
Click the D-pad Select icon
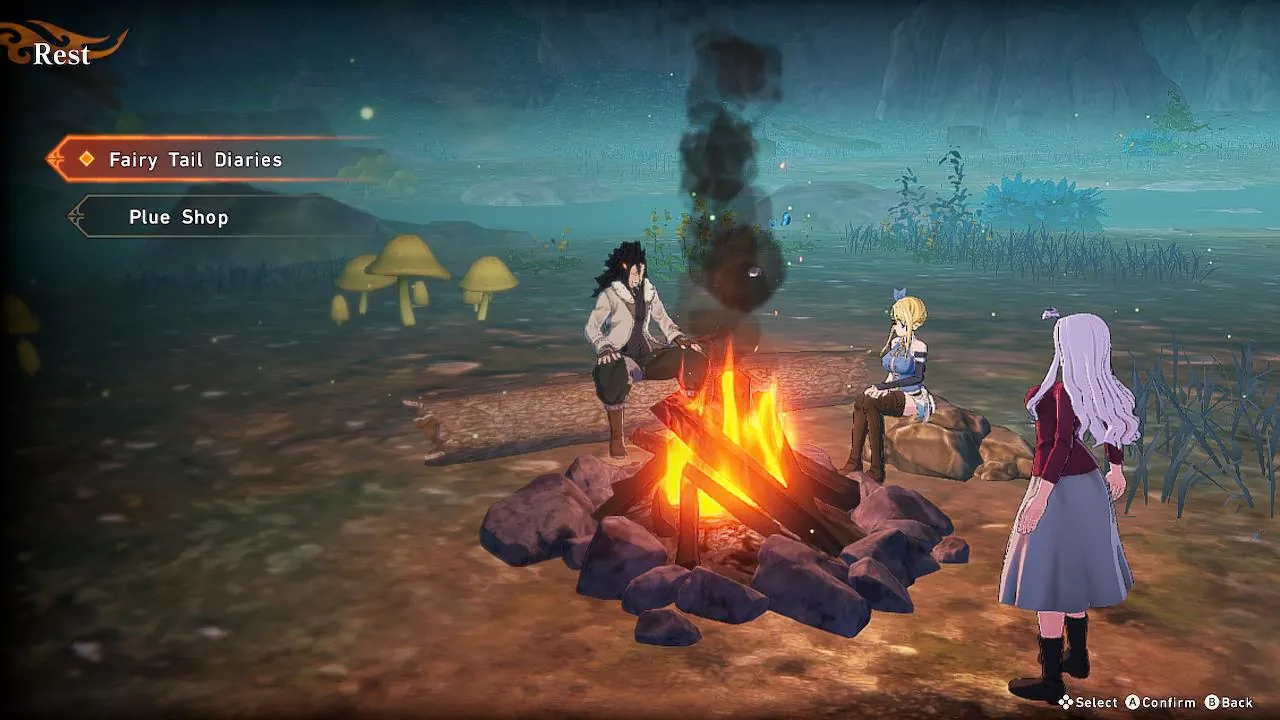1064,703
